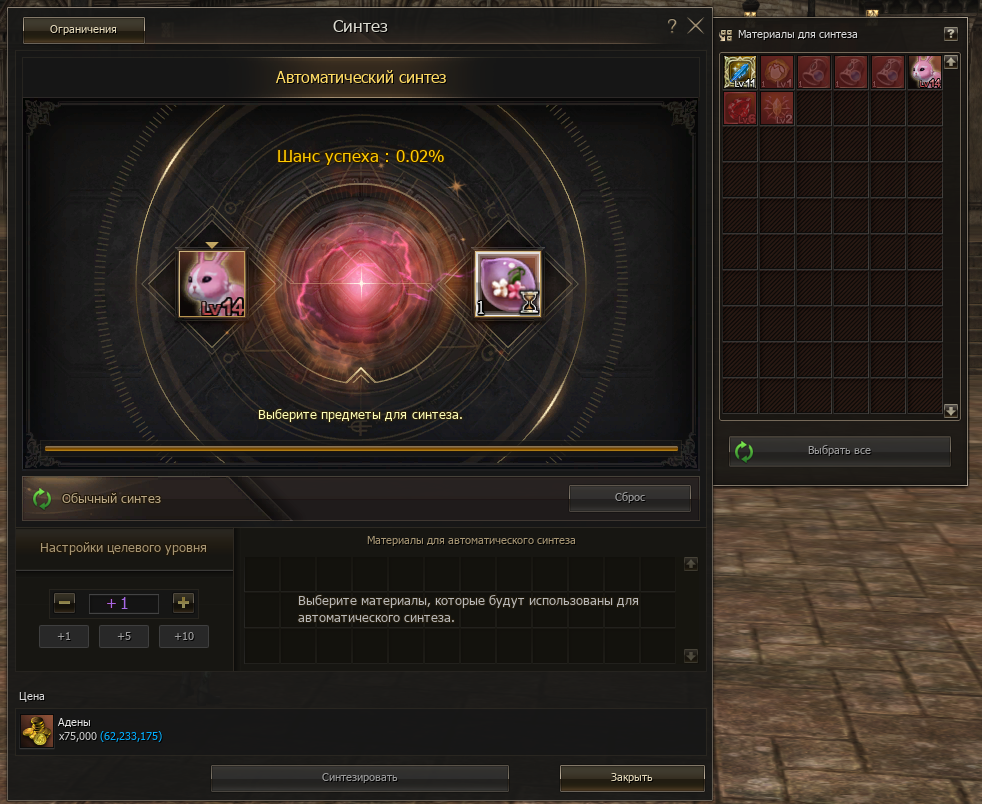The image size is (982, 804).
Task: Add +5 to the target level
Action: click(124, 637)
